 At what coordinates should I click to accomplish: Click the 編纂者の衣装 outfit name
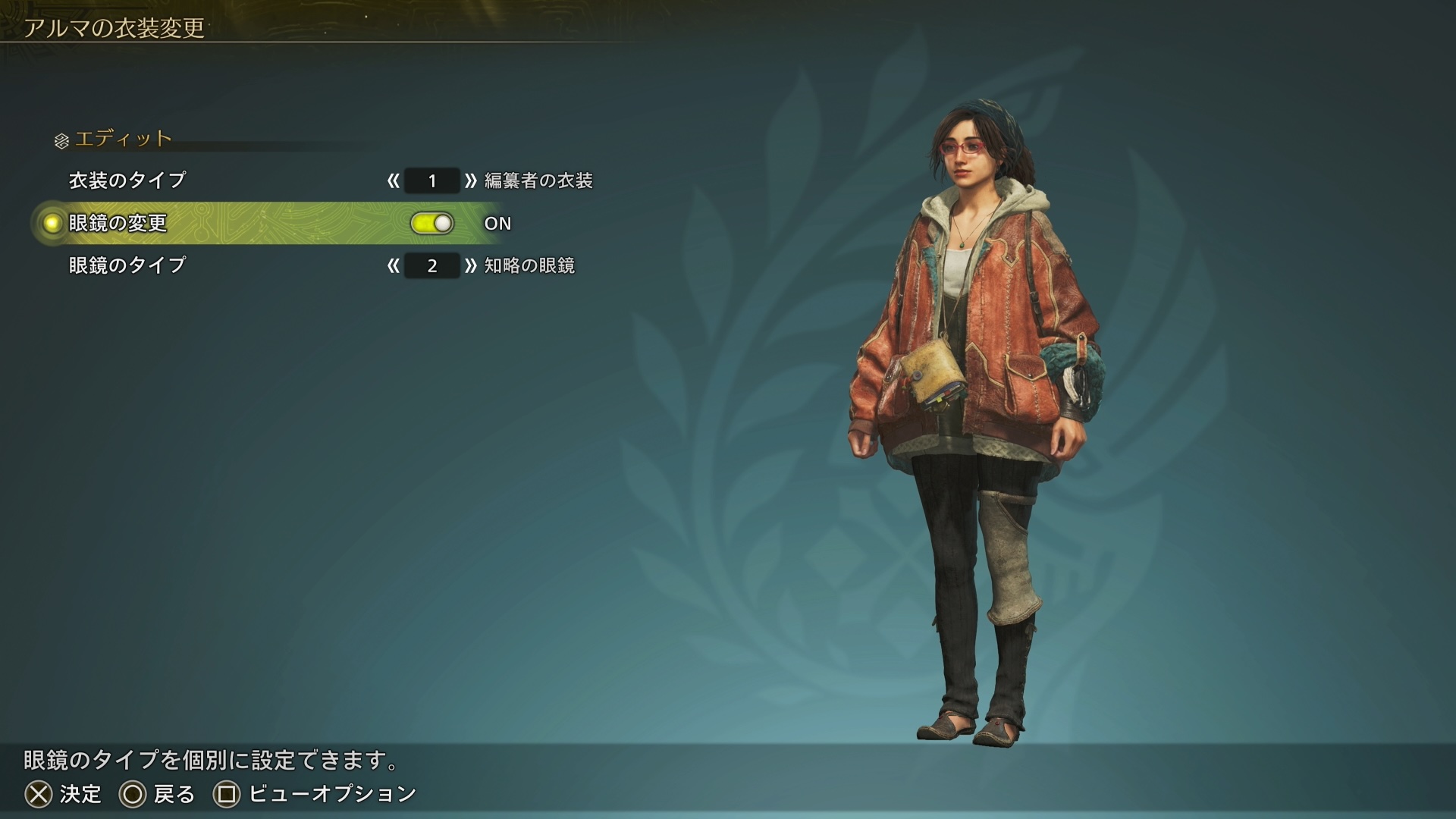coord(540,180)
